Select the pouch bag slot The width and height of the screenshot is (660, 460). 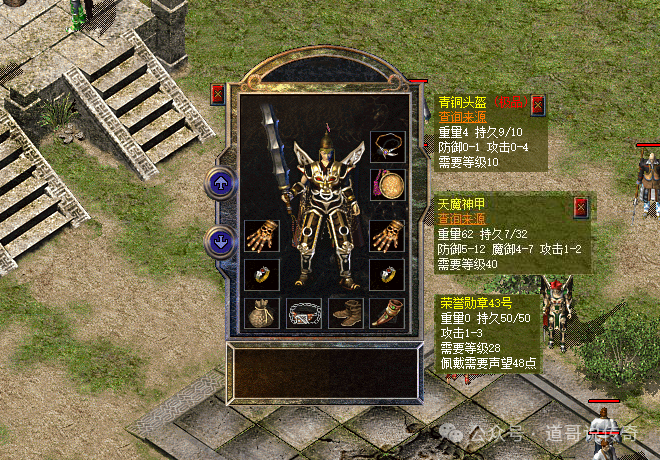click(x=261, y=313)
